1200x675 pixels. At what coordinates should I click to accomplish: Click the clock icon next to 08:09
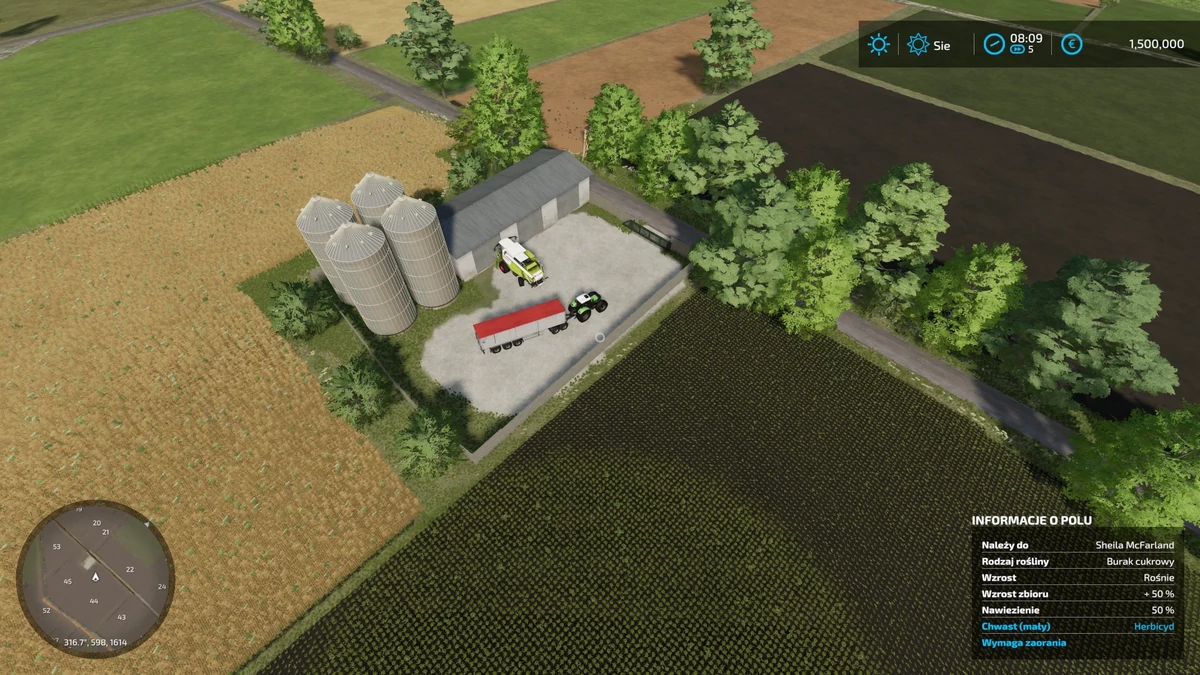click(x=993, y=44)
